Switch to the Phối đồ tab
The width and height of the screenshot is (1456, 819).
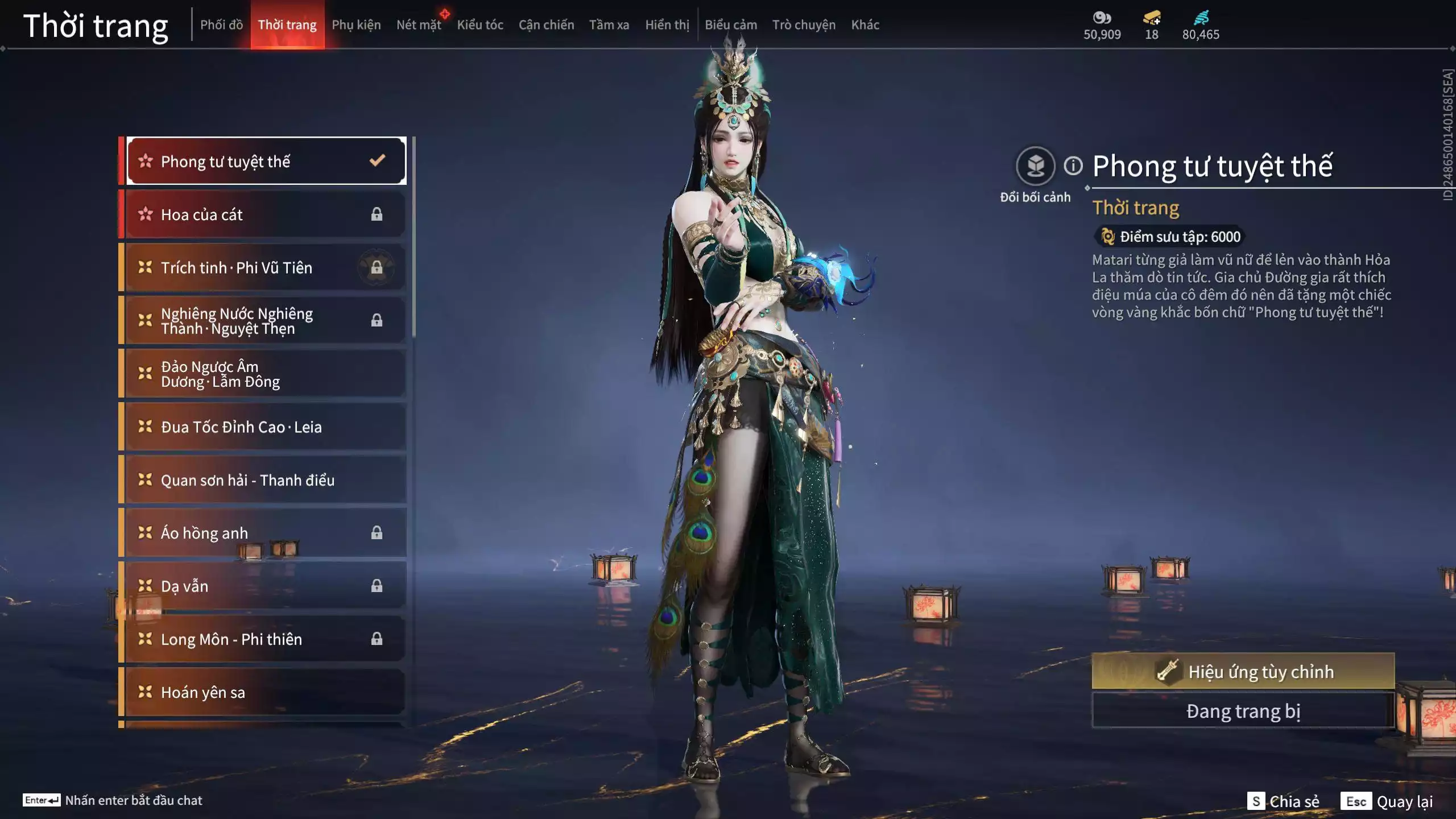click(x=221, y=25)
